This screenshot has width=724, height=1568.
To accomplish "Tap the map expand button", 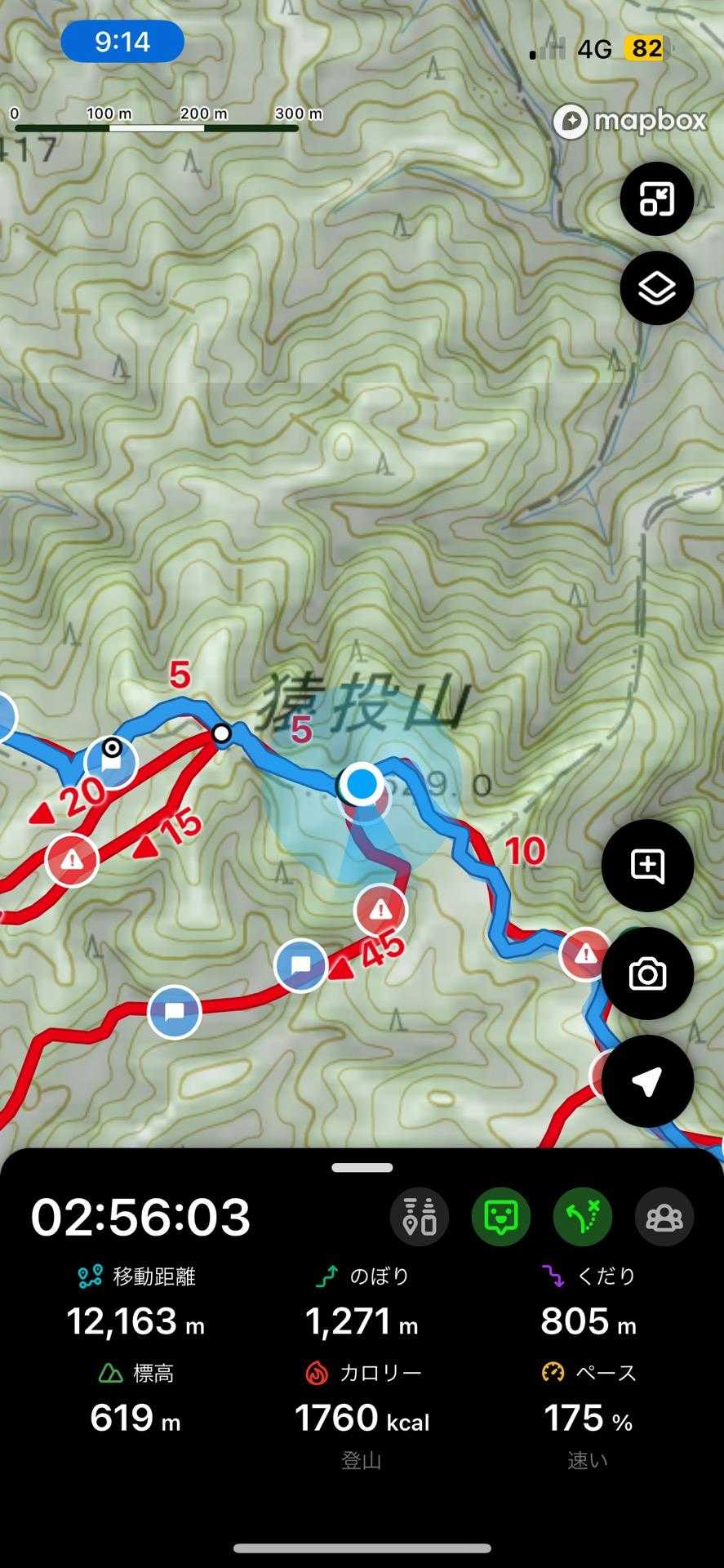I will pyautogui.click(x=656, y=198).
